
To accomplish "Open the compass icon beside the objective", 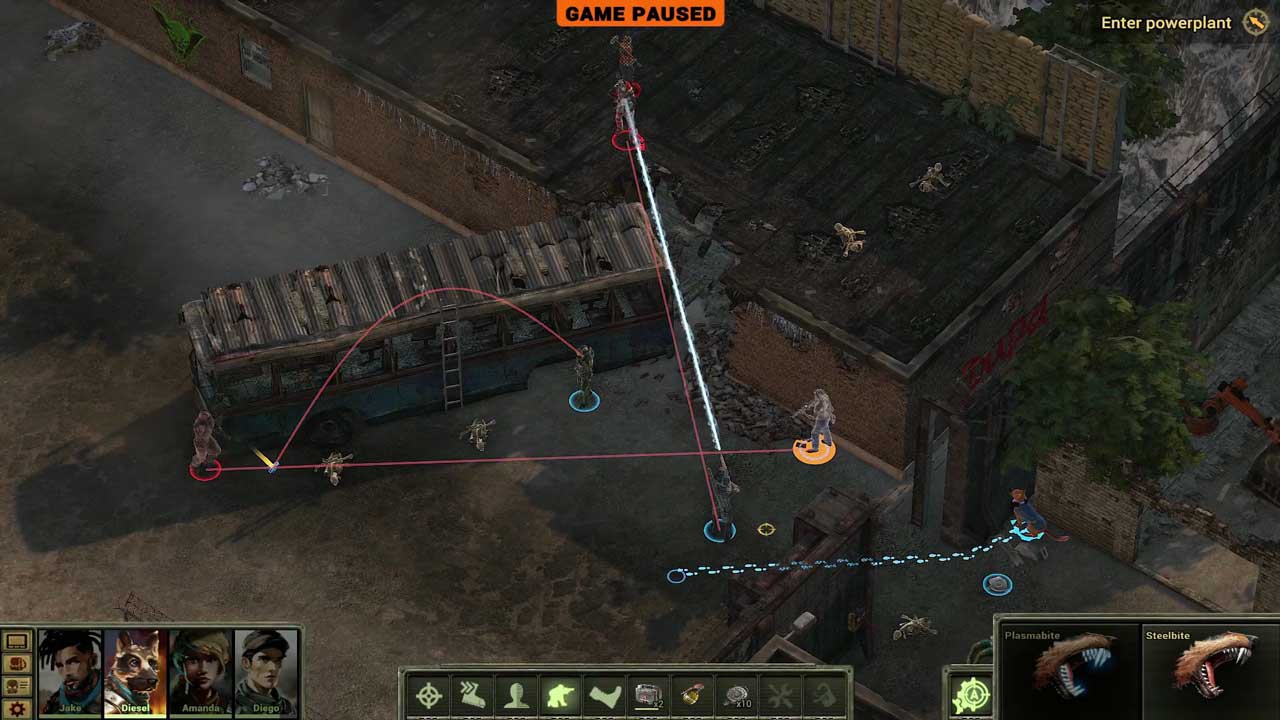I will coord(1256,23).
